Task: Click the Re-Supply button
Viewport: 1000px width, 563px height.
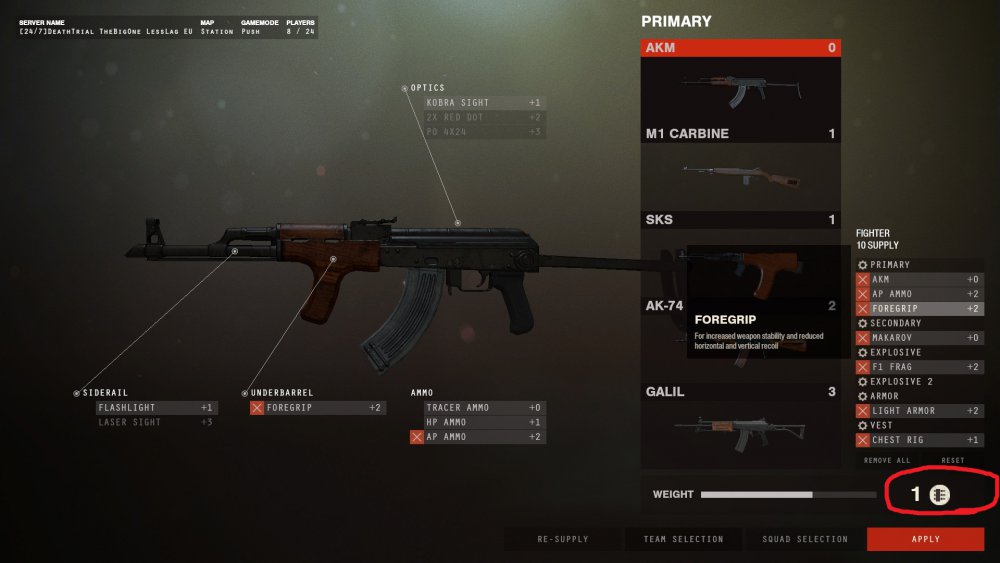Action: [x=563, y=539]
